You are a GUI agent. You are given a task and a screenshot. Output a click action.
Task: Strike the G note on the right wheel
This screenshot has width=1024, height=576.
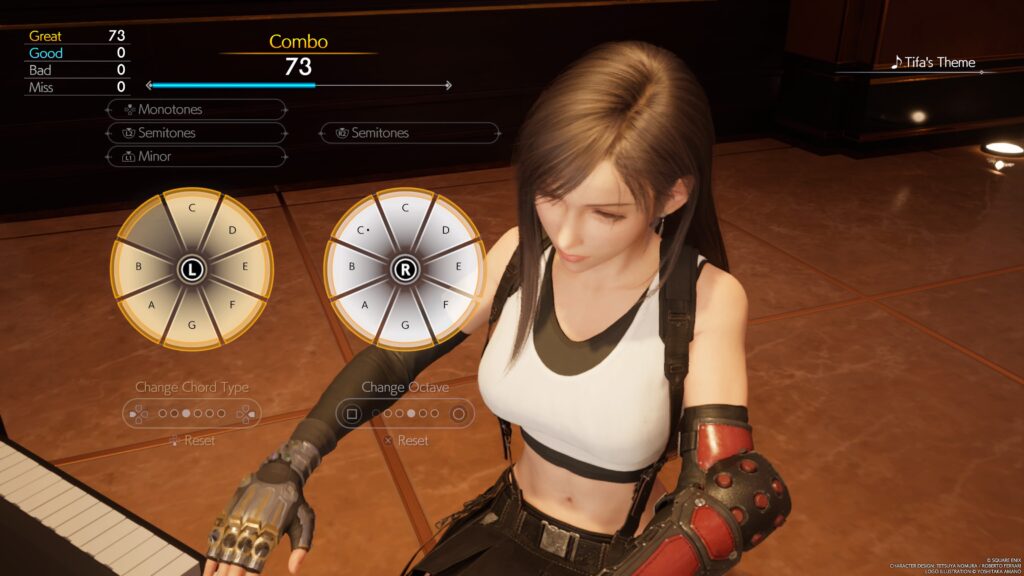pos(405,325)
